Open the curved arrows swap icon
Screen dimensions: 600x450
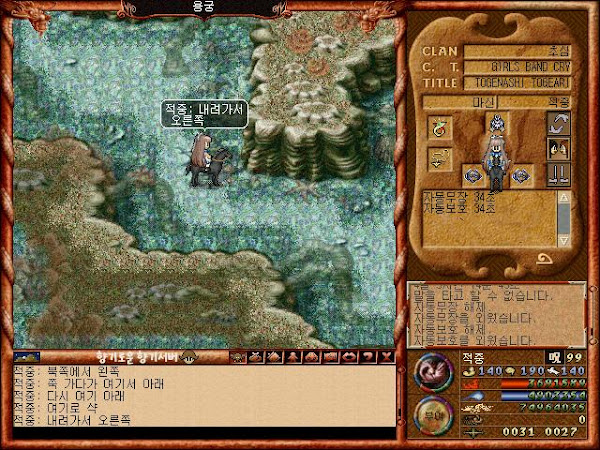click(559, 124)
